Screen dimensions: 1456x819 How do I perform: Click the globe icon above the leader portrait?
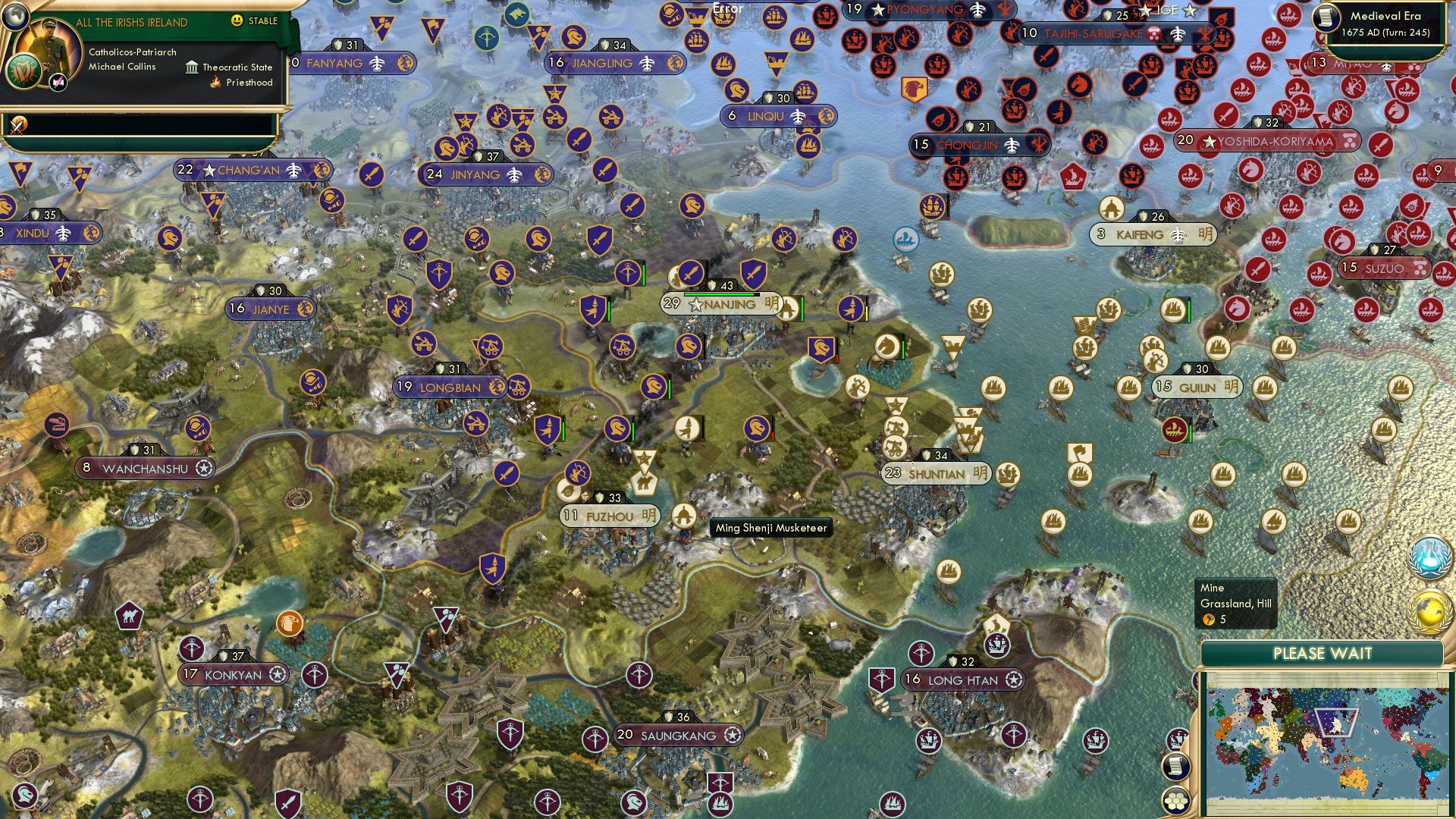point(15,16)
